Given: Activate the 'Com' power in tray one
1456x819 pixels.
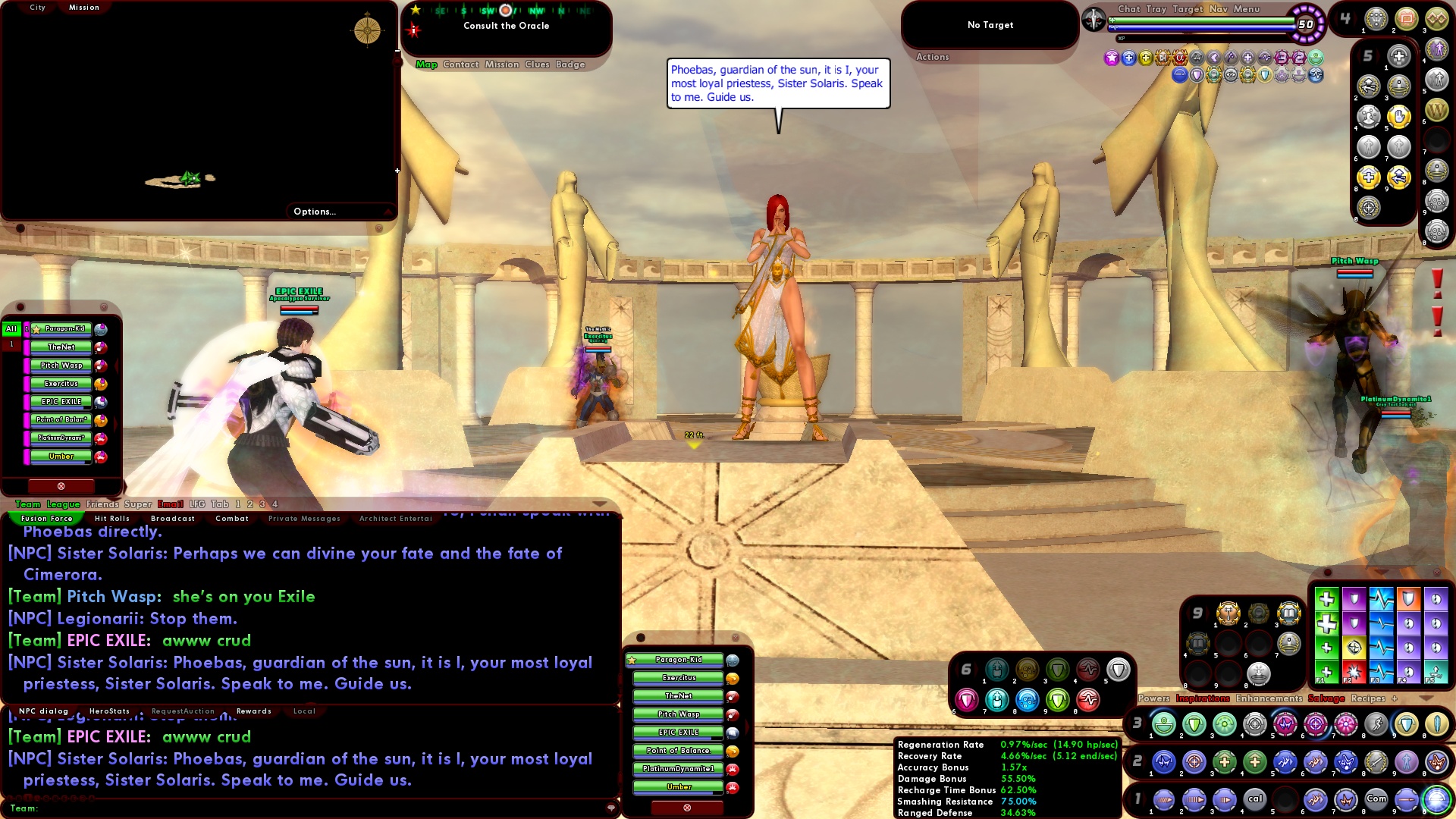Looking at the screenshot, I should point(1377,798).
